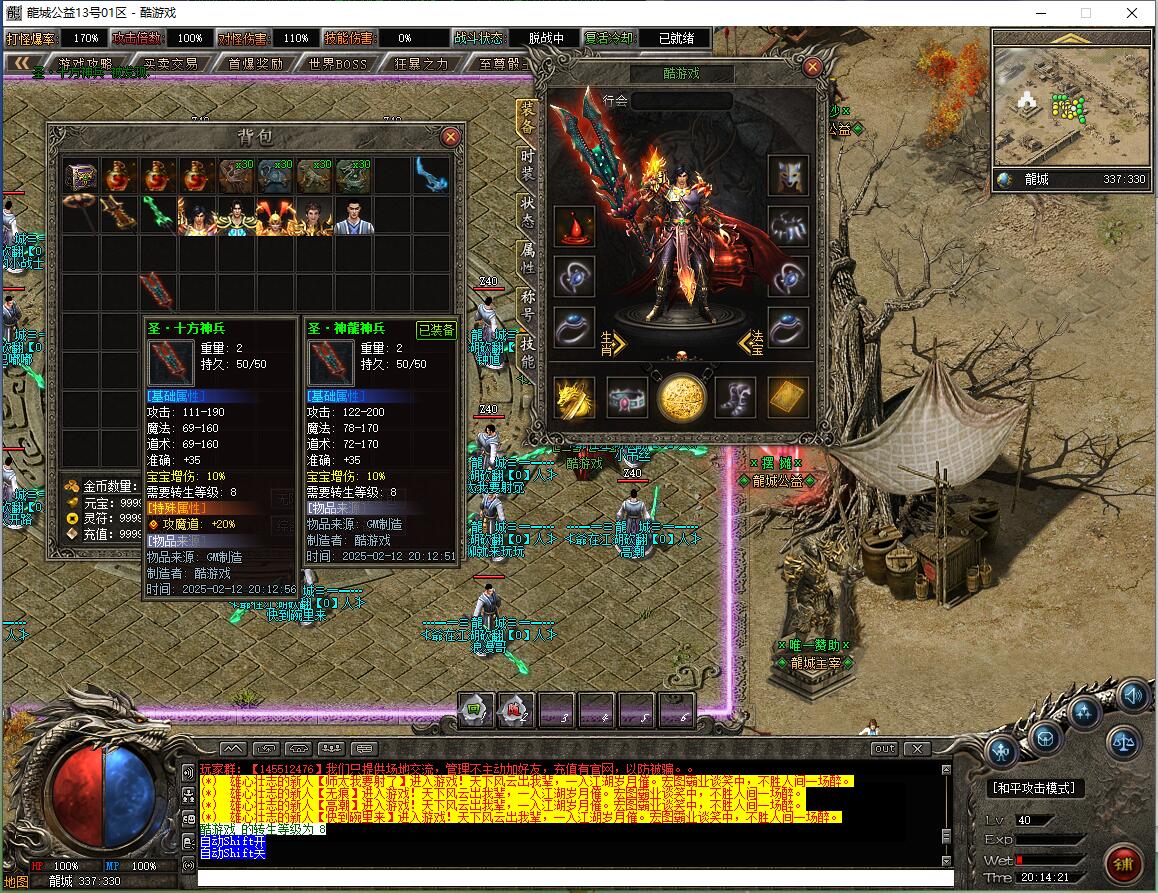Switch to the 时装 fashion tab
This screenshot has width=1158, height=893.
coord(528,165)
